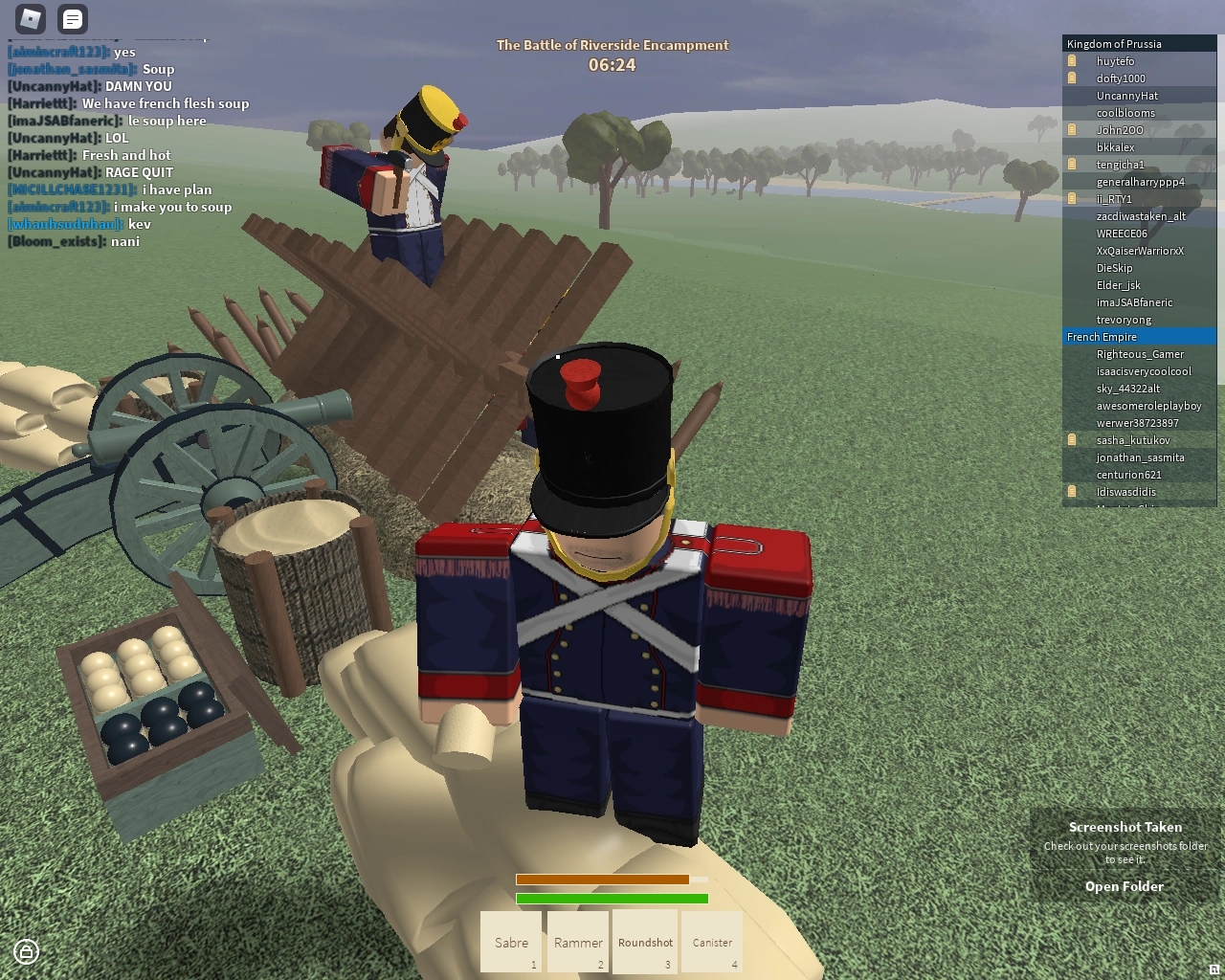
Task: Equip the Roundshot ammunition slot
Action: tap(644, 942)
